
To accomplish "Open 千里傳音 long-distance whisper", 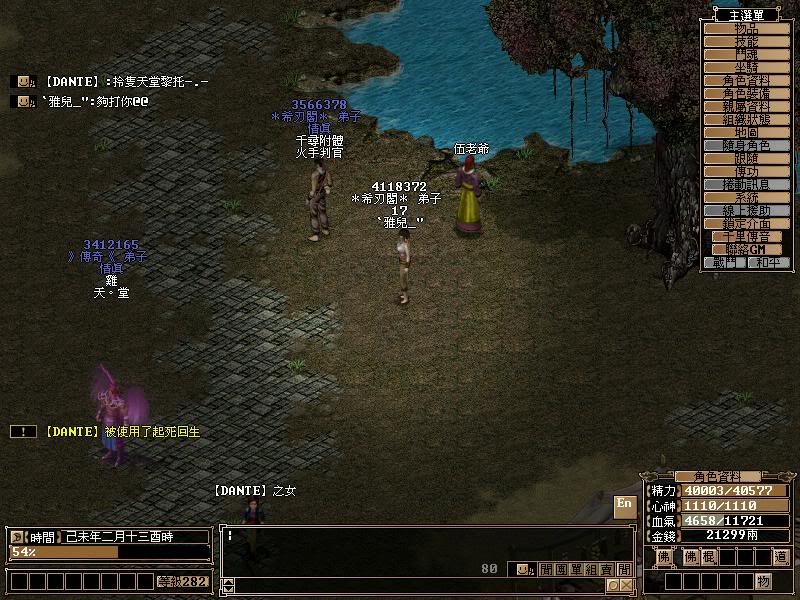I will click(747, 236).
